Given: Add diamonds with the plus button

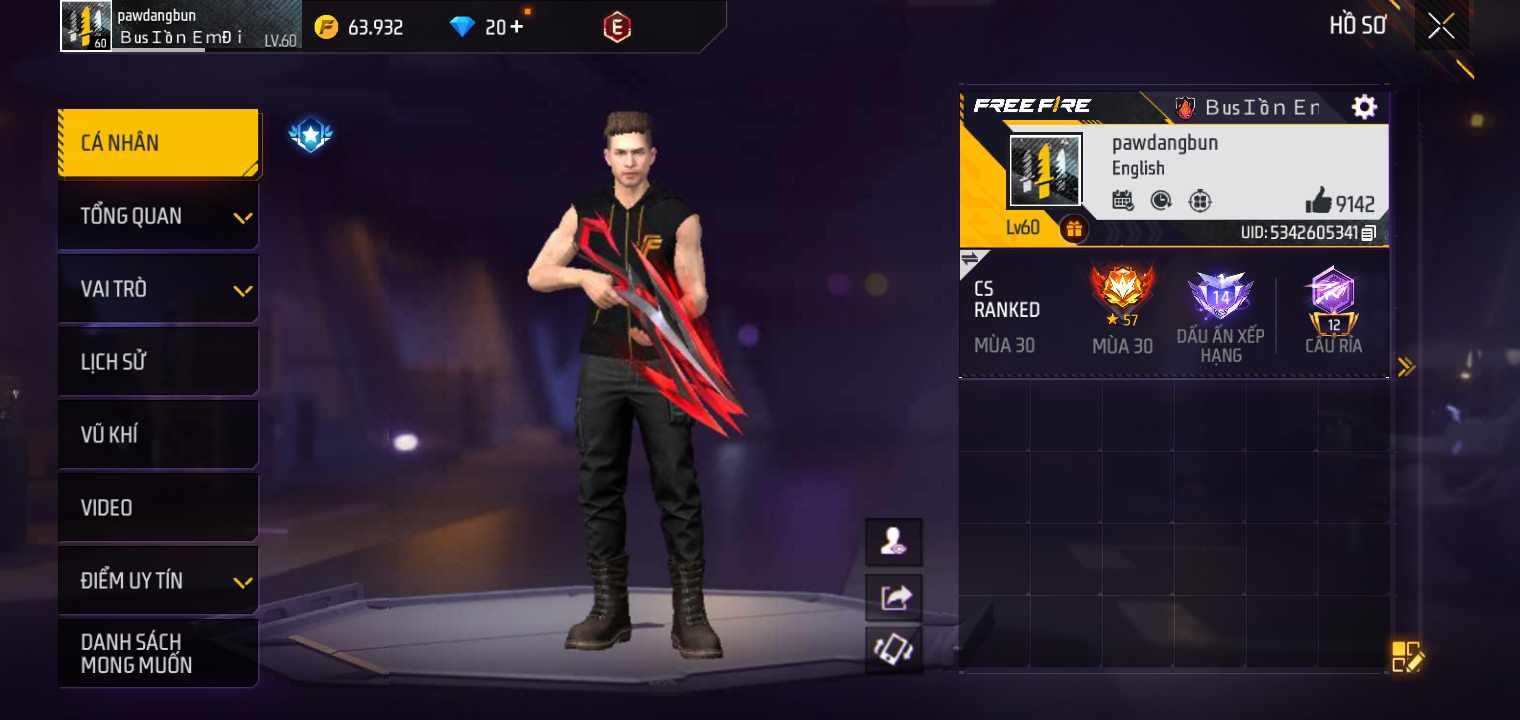Looking at the screenshot, I should [516, 27].
